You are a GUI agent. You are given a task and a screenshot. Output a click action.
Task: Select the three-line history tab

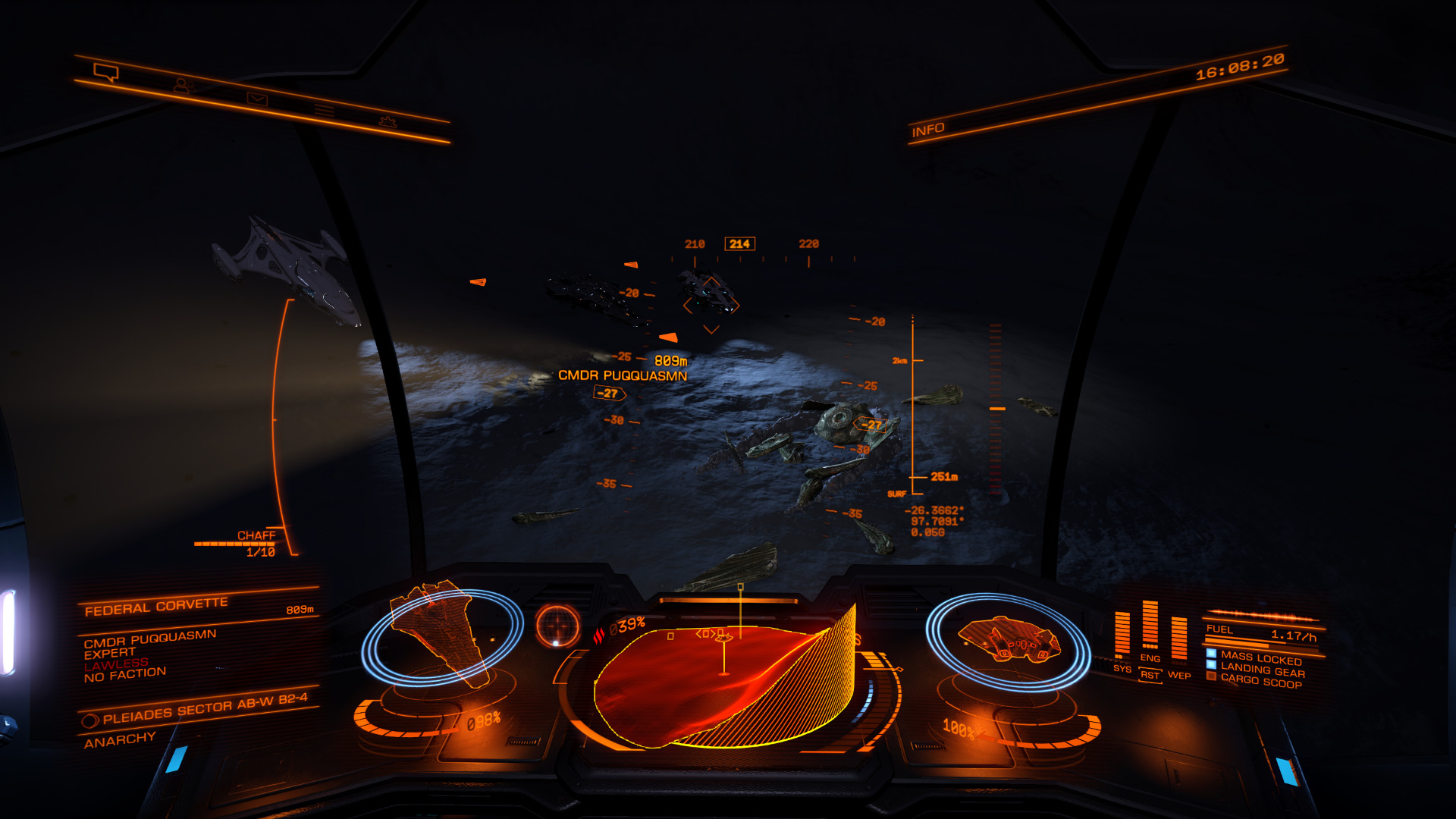324,111
